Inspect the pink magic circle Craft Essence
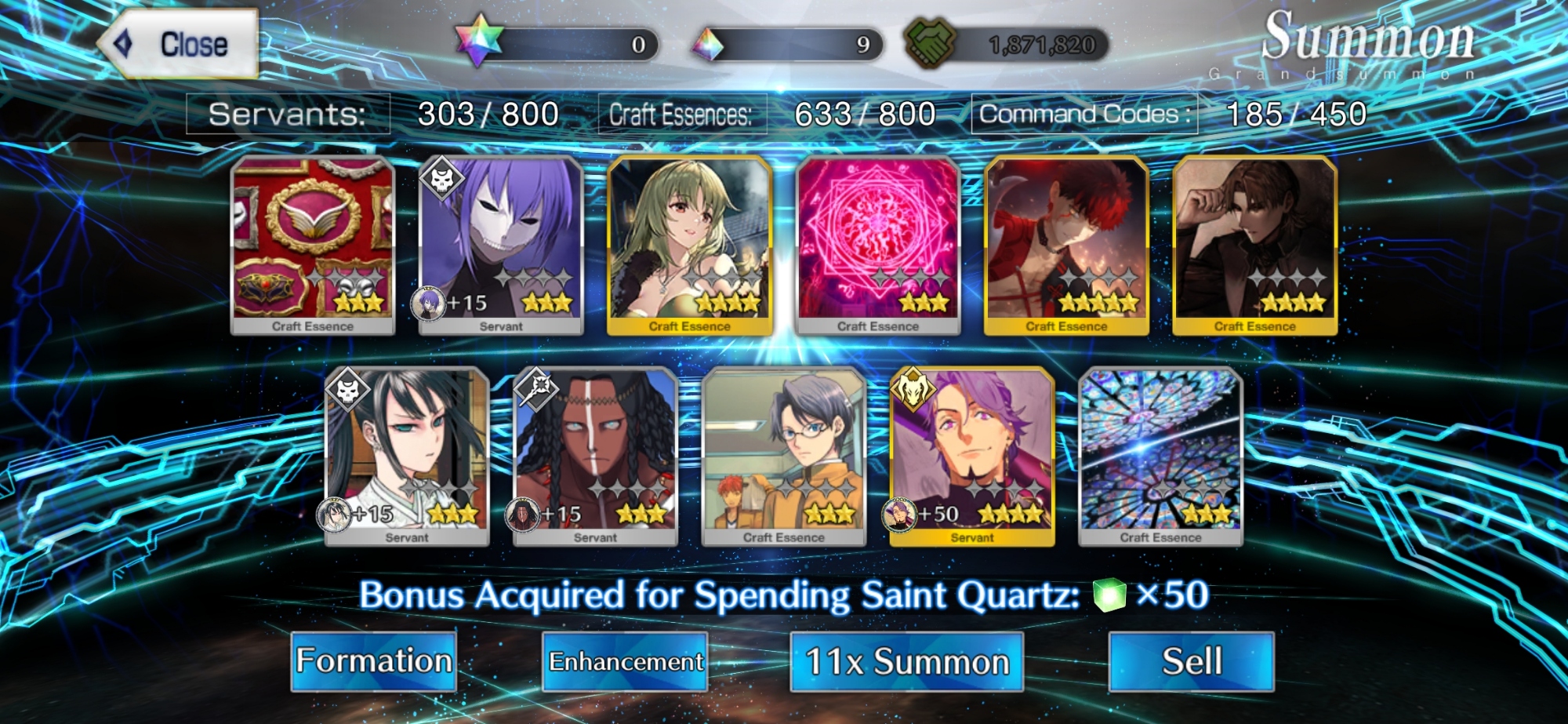1568x724 pixels. (878, 243)
